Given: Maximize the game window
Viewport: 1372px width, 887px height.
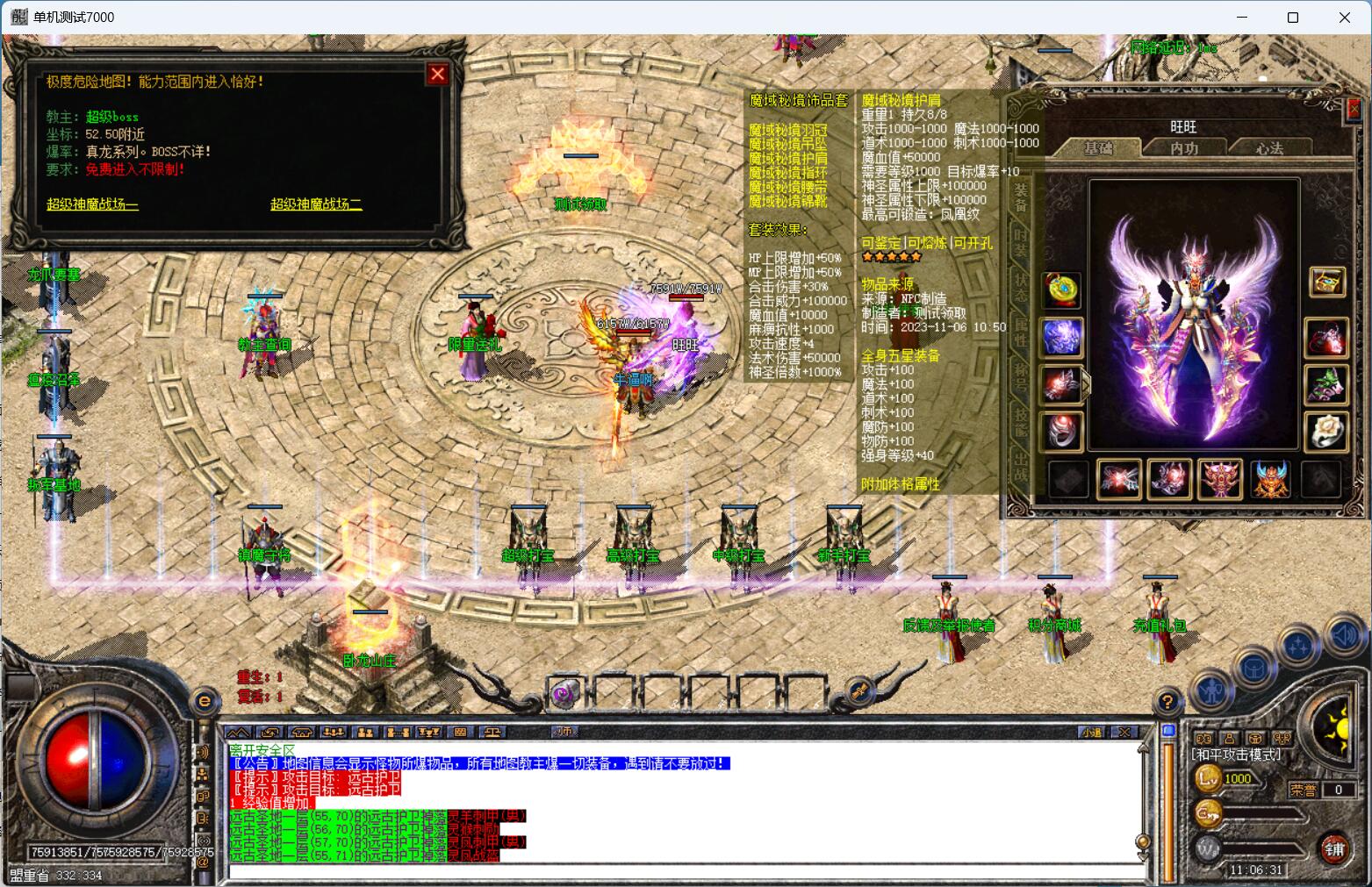Looking at the screenshot, I should point(1292,18).
